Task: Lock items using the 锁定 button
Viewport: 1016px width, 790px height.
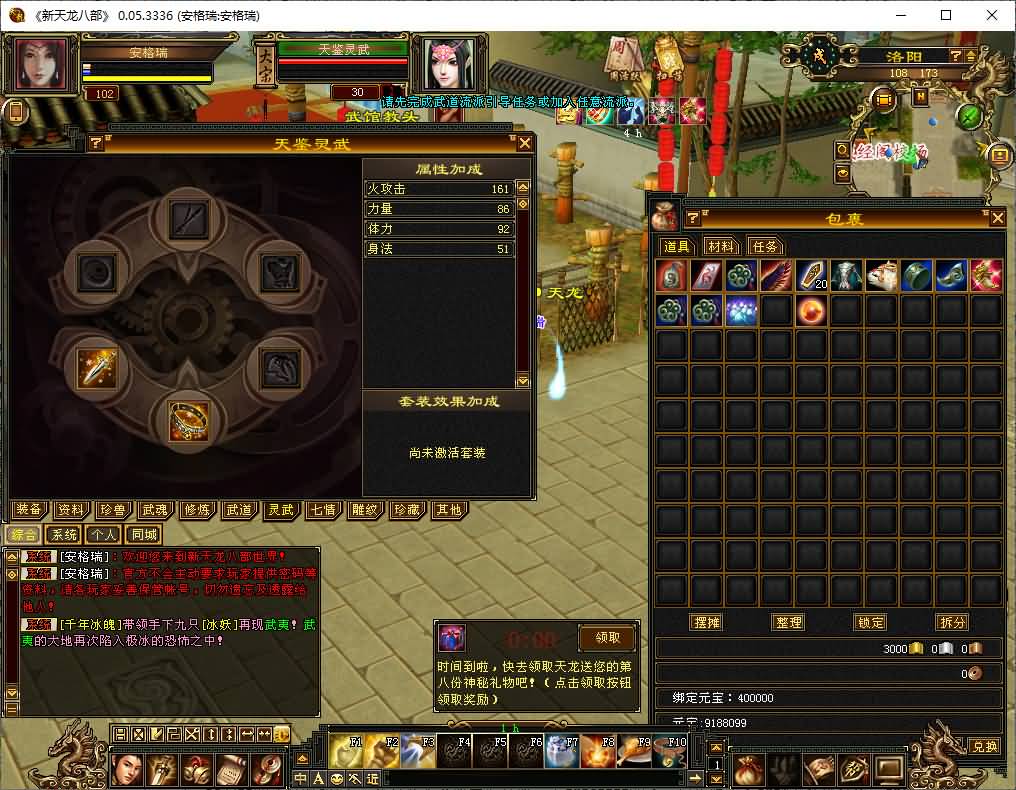Action: point(870,622)
